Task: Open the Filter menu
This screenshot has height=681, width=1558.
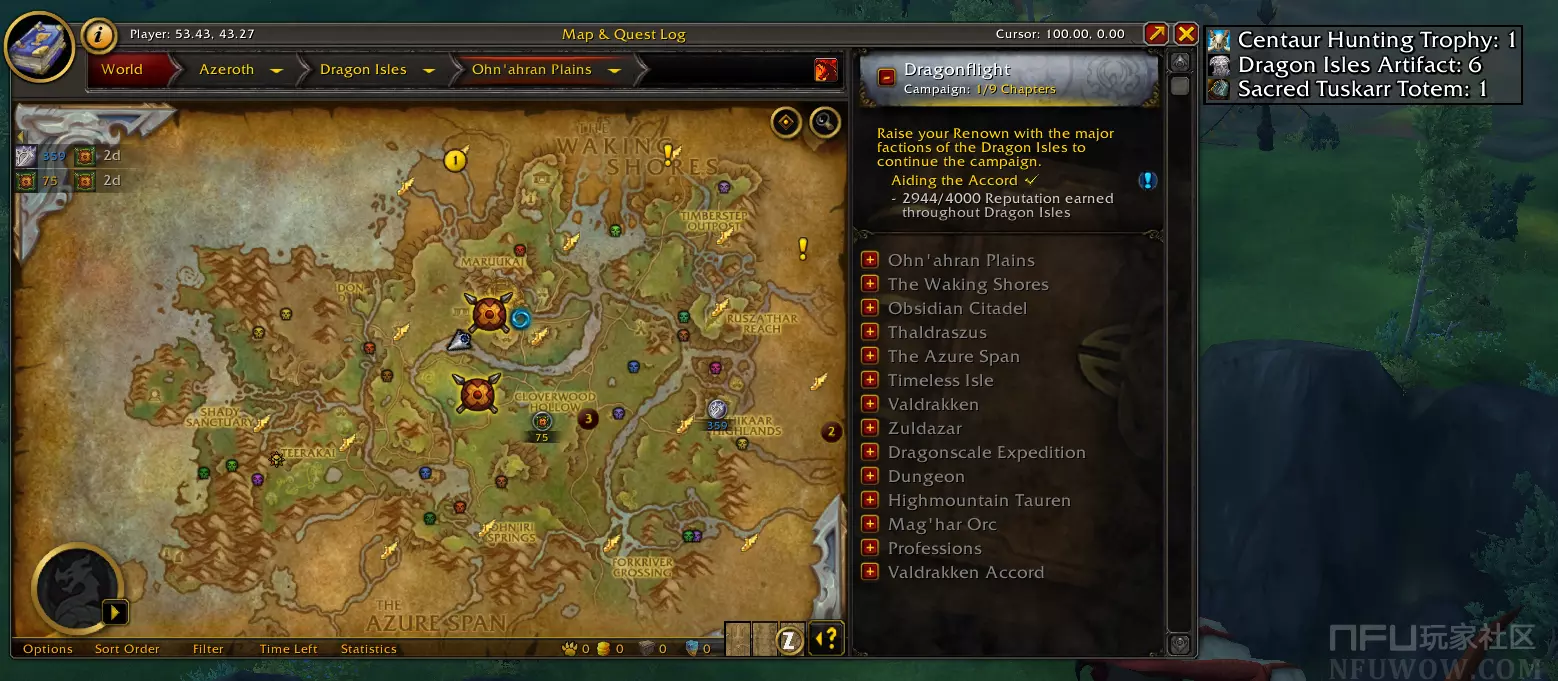Action: pyautogui.click(x=208, y=649)
